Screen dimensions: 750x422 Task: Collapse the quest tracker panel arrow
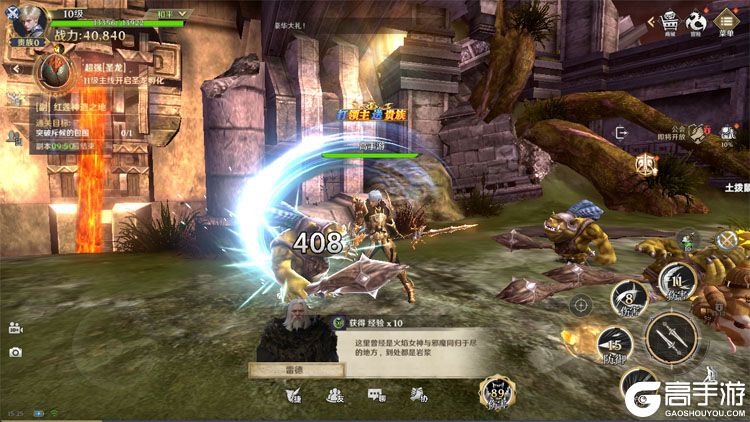[16, 70]
